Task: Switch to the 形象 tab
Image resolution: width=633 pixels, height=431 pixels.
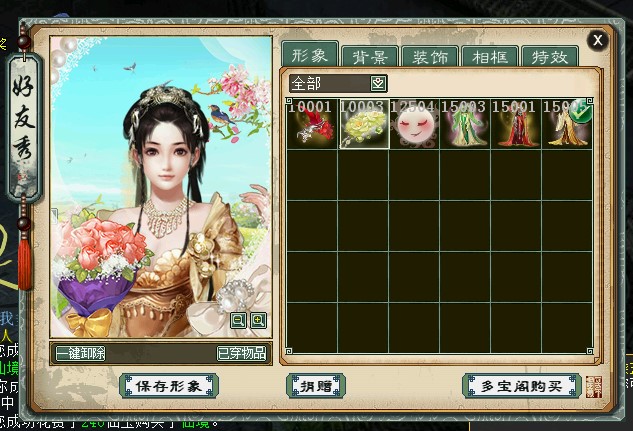Action: [x=309, y=54]
